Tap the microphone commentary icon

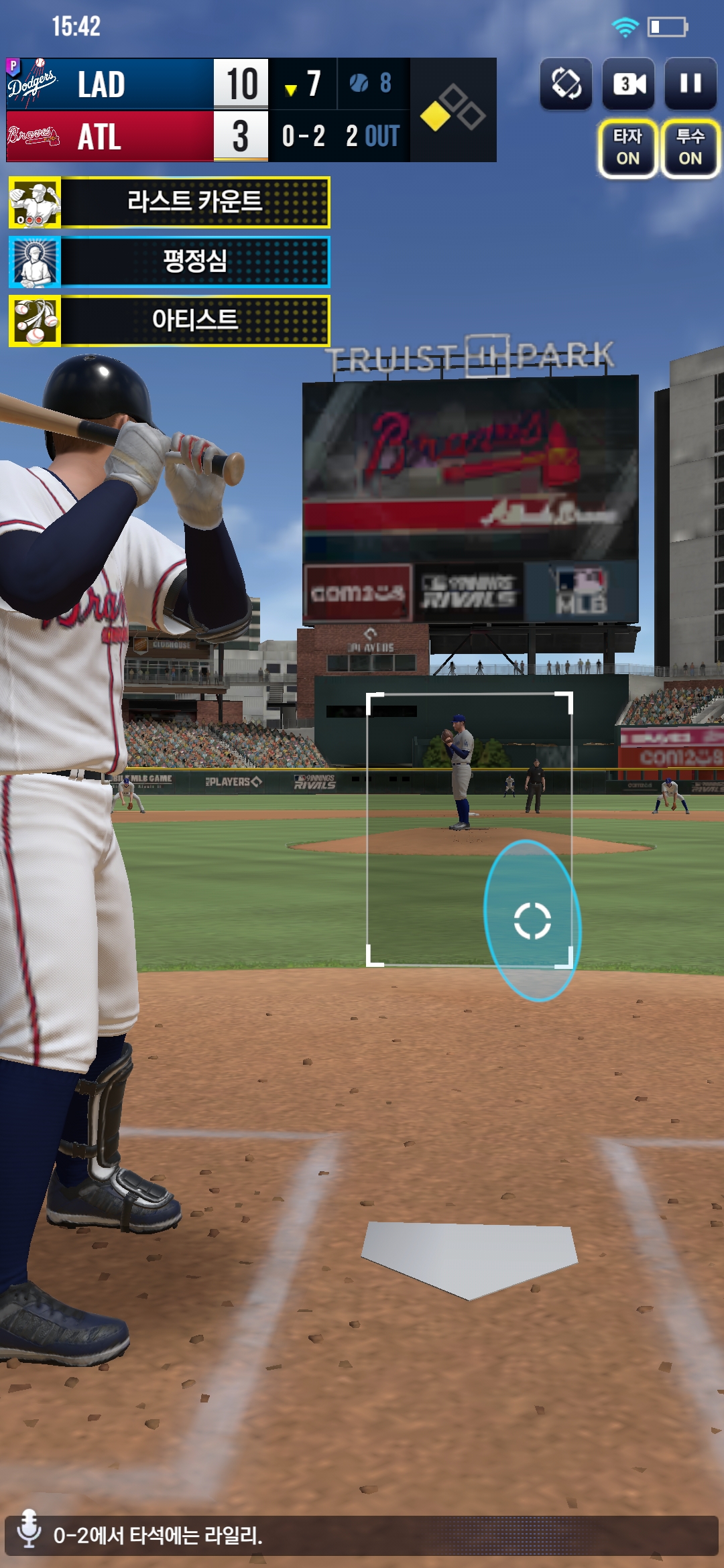point(29,1533)
